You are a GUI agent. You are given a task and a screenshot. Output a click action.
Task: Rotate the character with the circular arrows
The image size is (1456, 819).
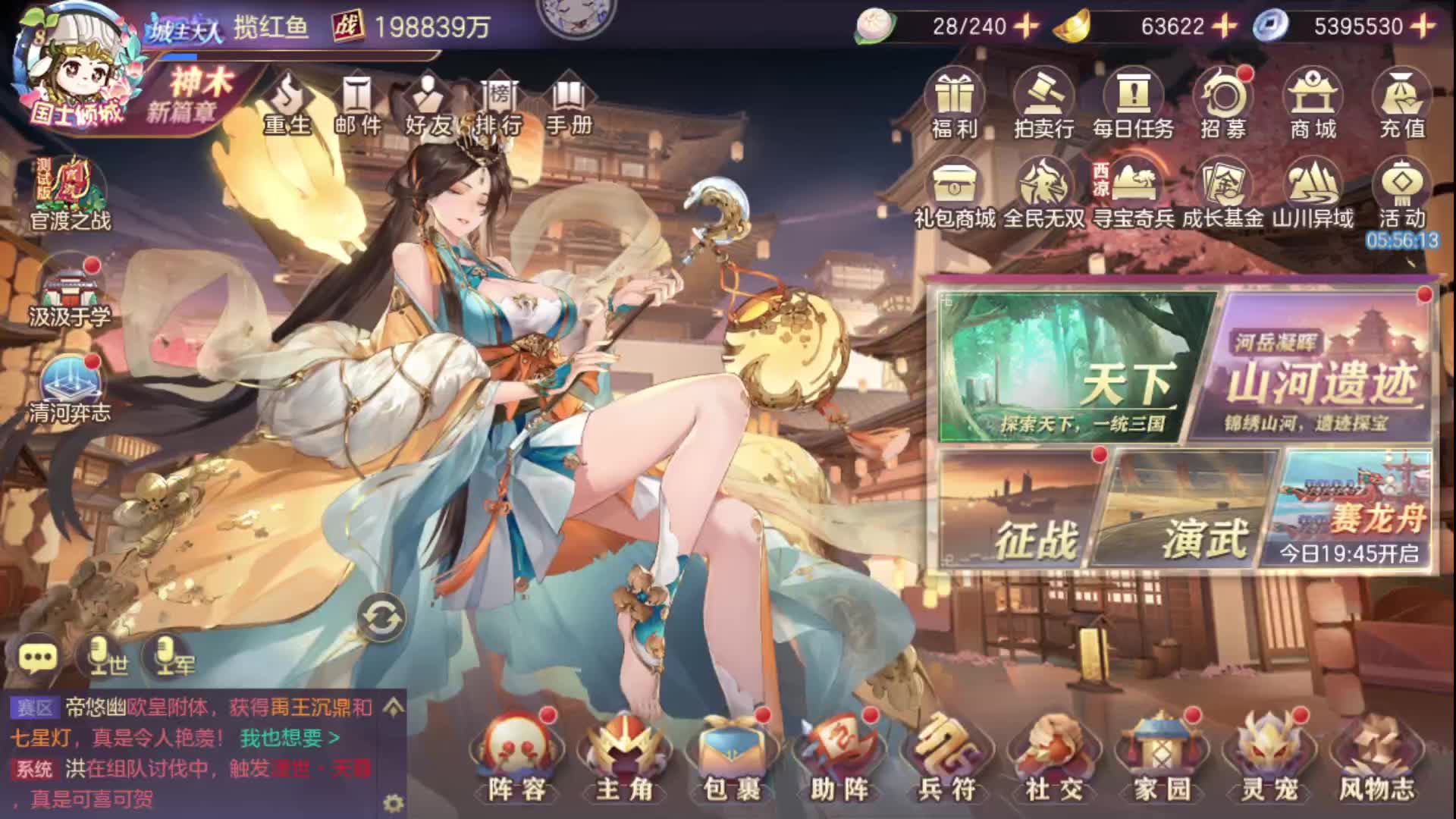[381, 619]
